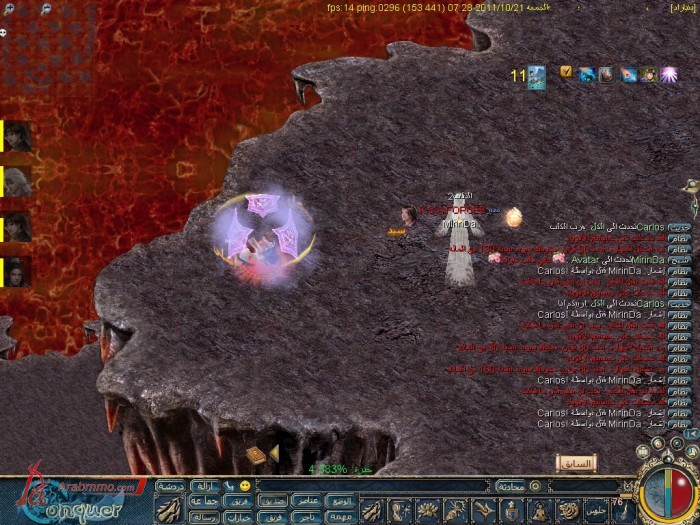Open the scenic card icon next to 11
Viewport: 700px width, 525px height.
point(536,77)
